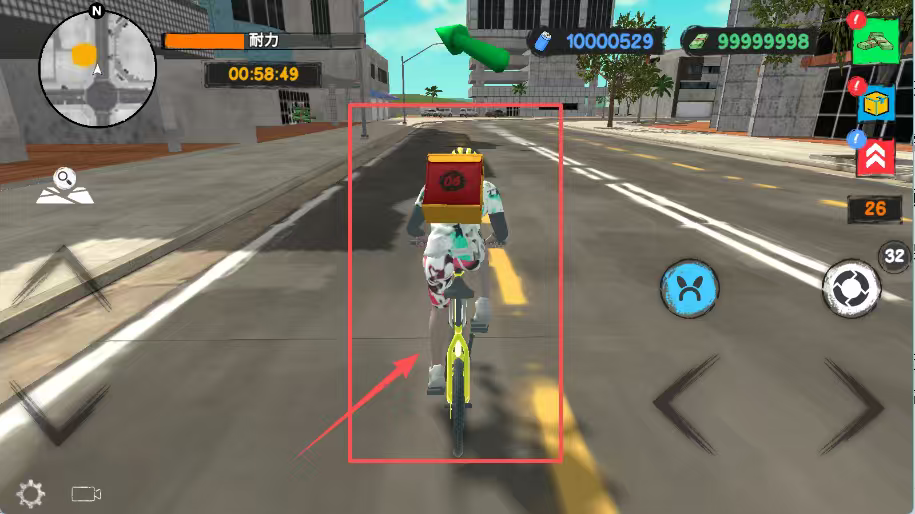Open the green cash stack shop
Screen dimensions: 915x514
(876, 41)
